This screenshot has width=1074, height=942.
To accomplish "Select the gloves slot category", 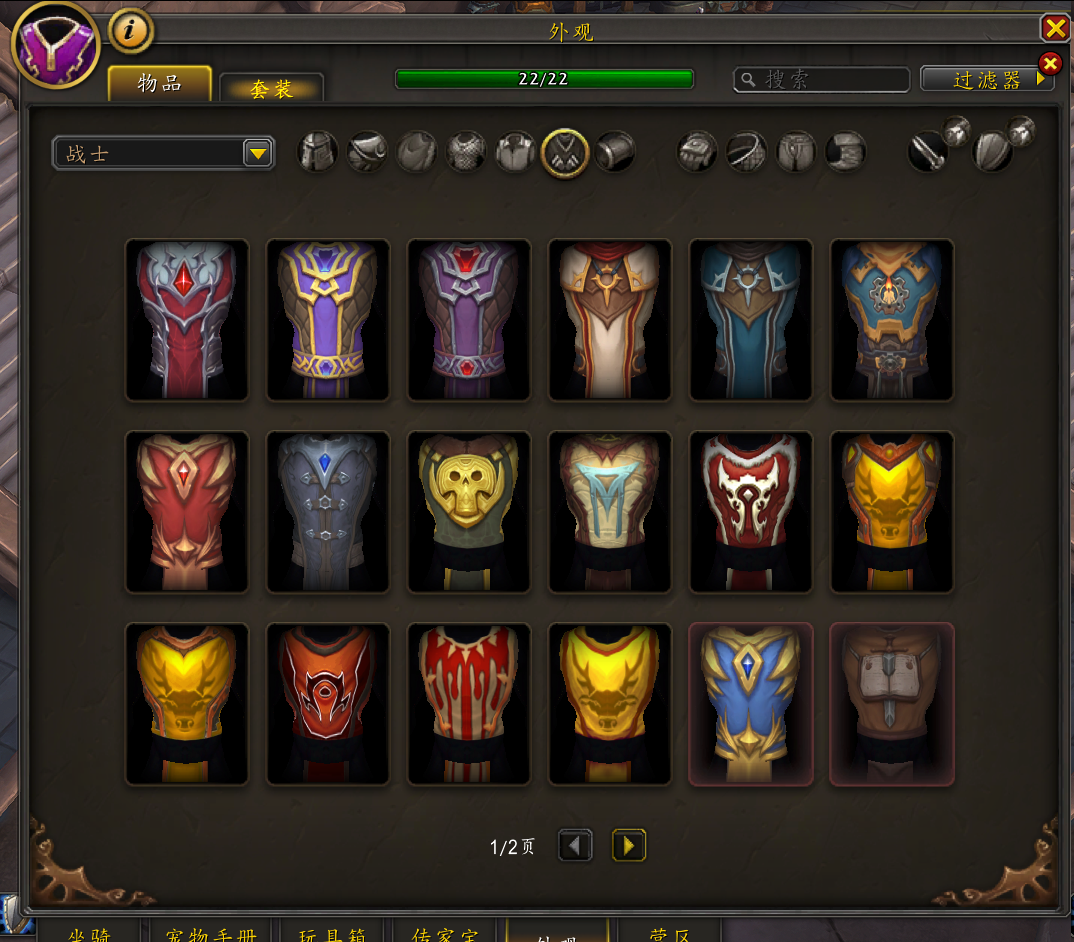I will tap(697, 152).
